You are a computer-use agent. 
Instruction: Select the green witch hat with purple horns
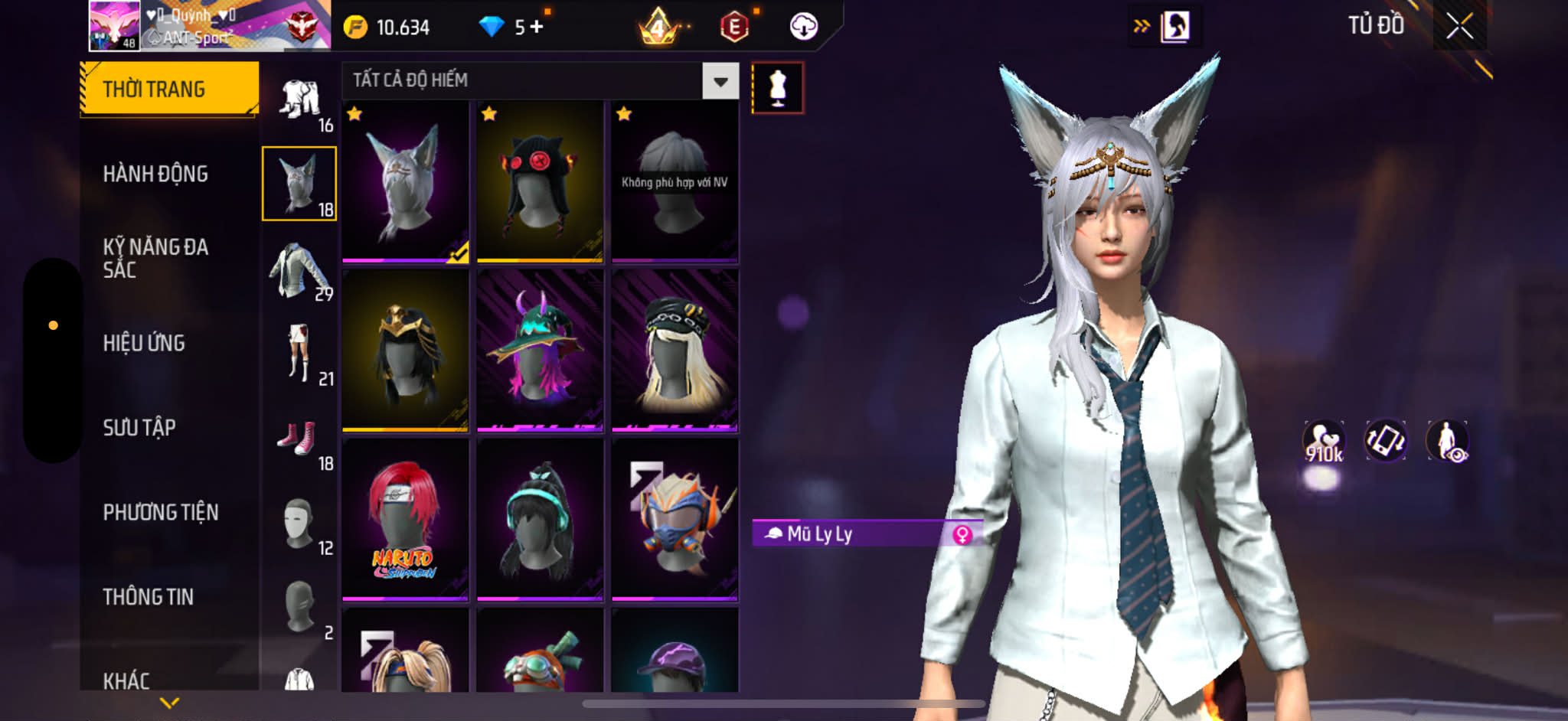[x=540, y=350]
